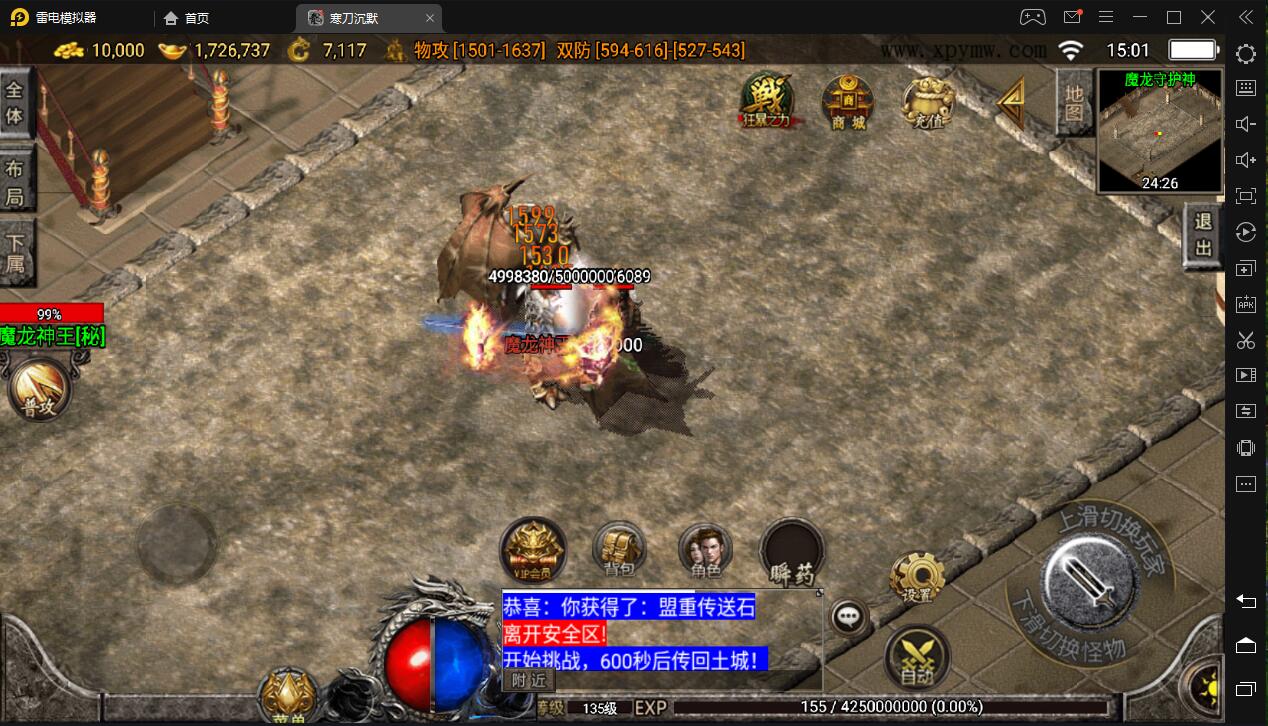Open the 商城 shop

tap(848, 101)
